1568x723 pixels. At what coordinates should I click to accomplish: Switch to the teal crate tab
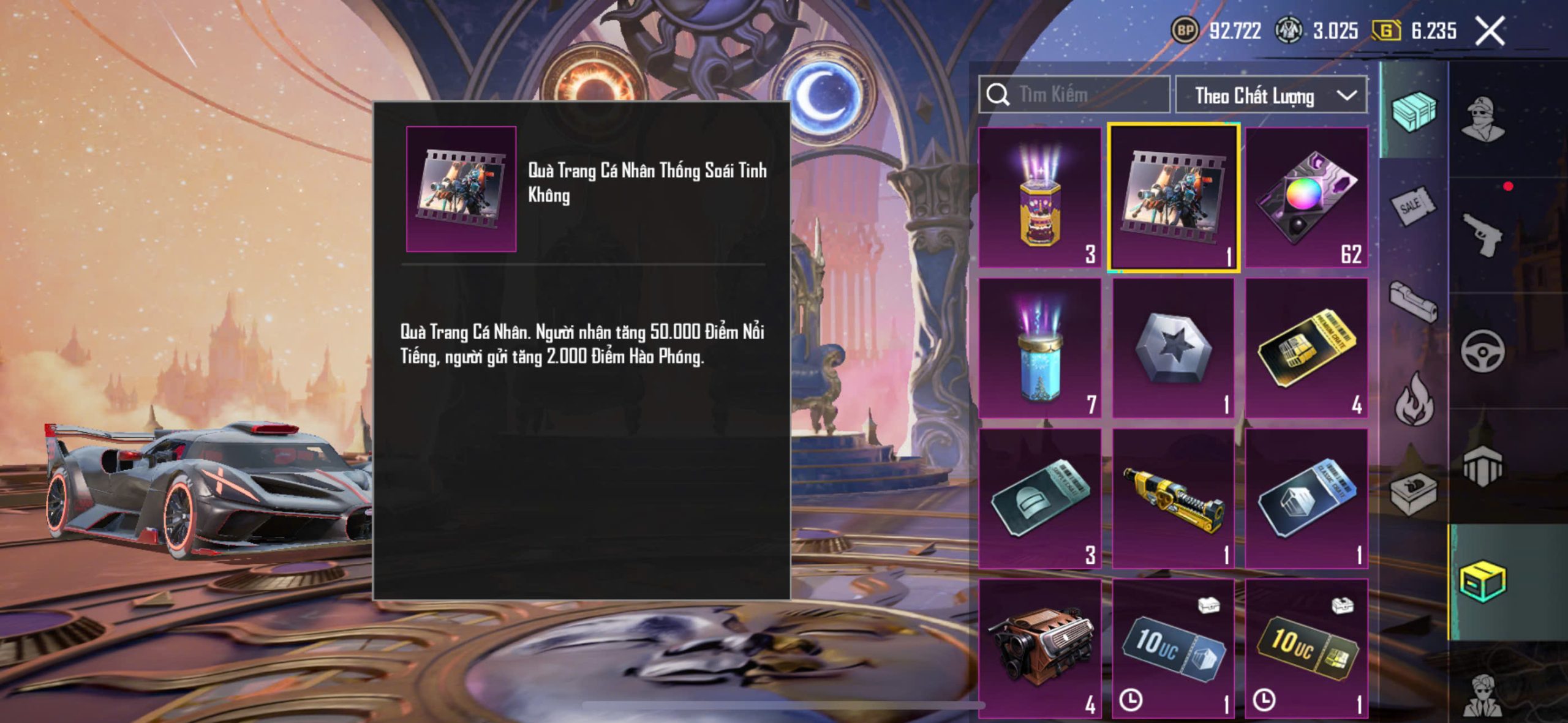click(1414, 111)
